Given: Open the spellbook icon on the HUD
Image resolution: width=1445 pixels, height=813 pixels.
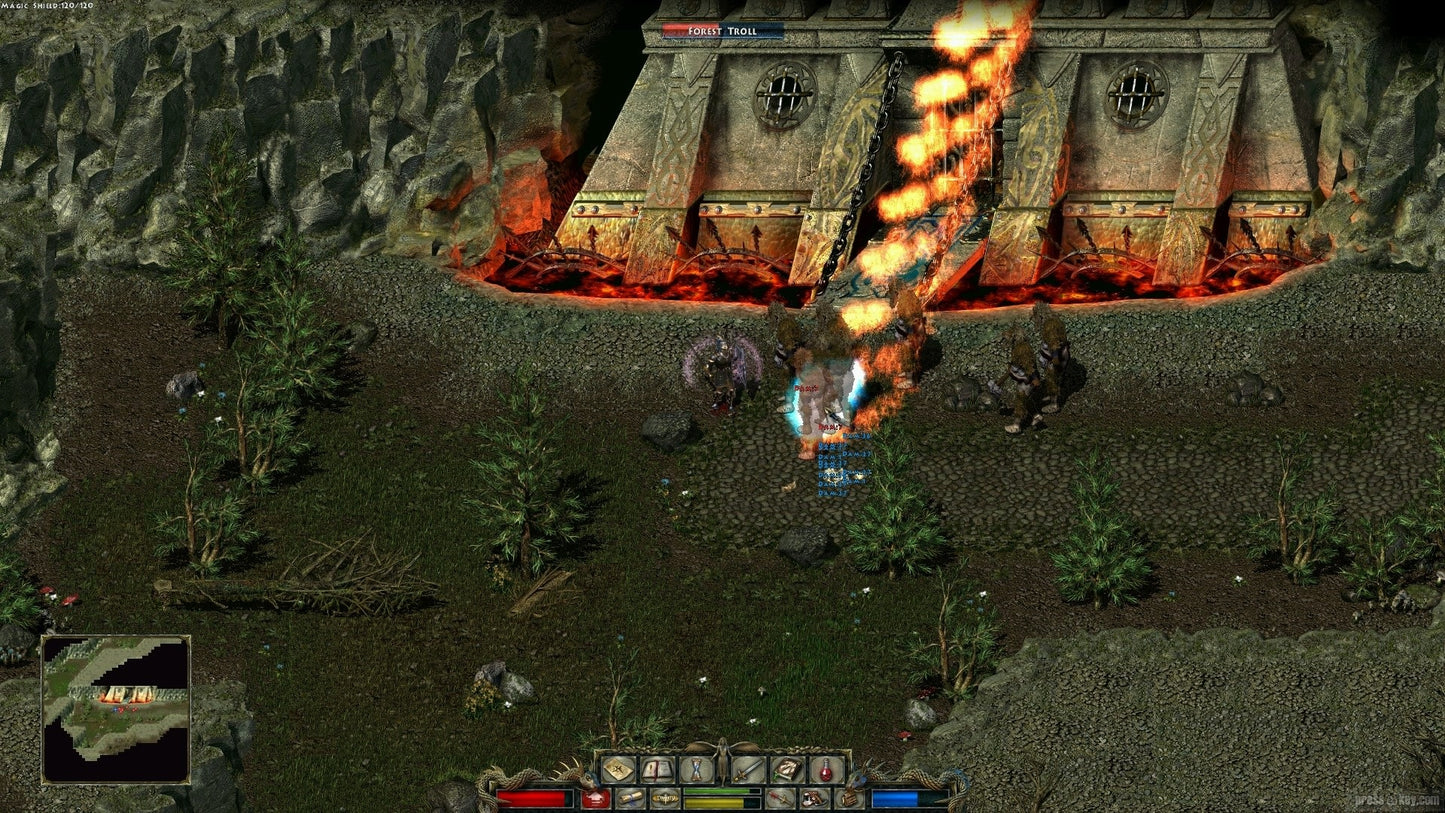Looking at the screenshot, I should click(x=787, y=770).
